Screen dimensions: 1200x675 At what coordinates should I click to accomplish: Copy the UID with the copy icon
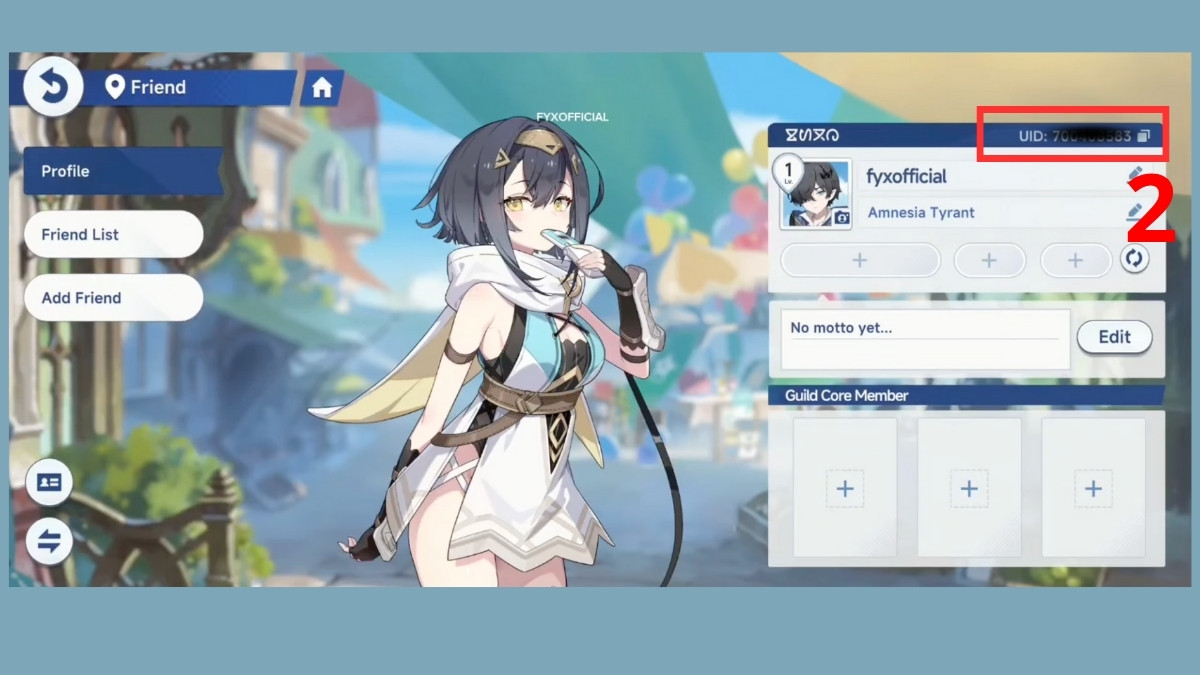[1144, 136]
